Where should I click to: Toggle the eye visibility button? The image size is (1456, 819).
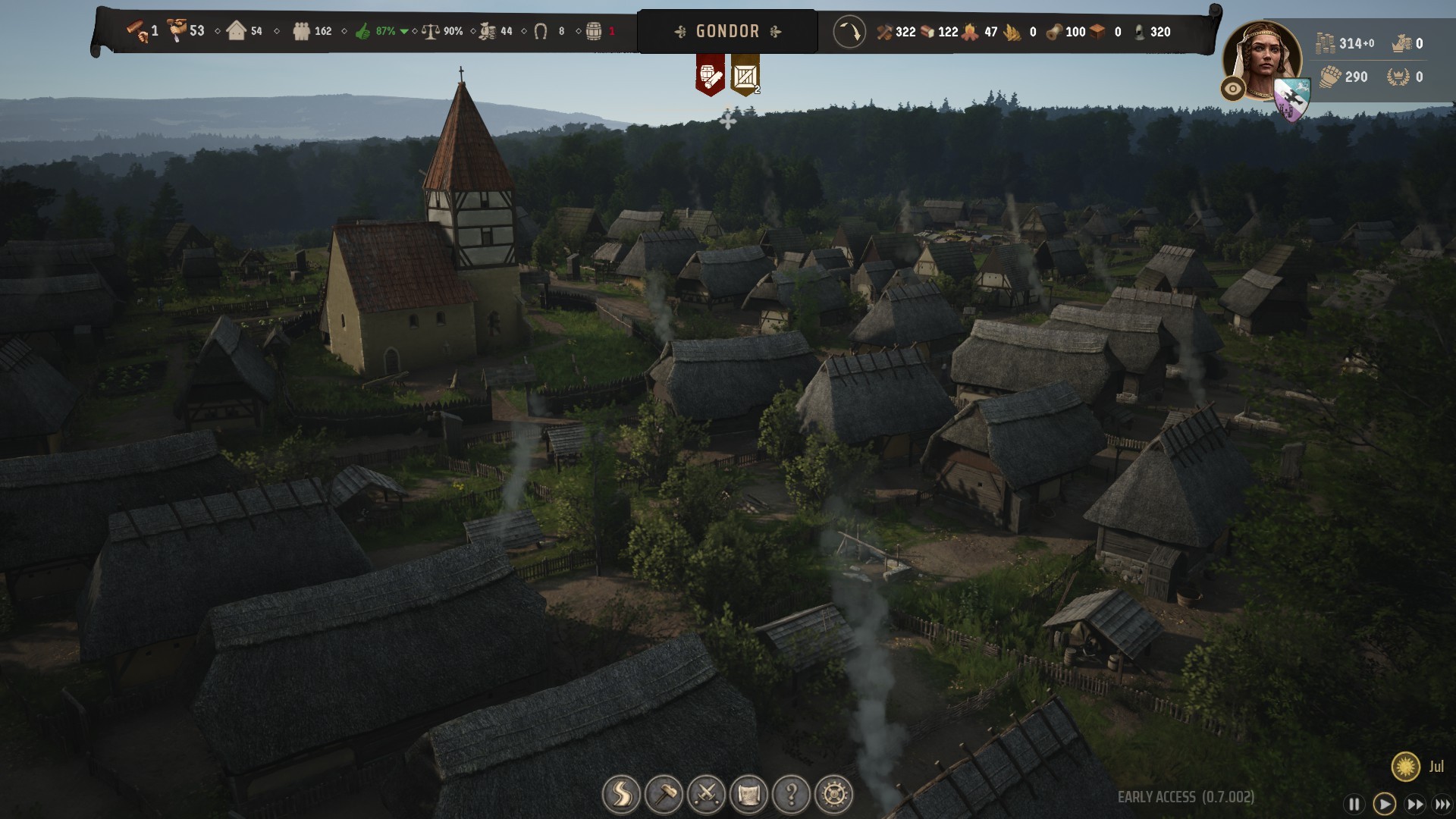[x=1233, y=89]
